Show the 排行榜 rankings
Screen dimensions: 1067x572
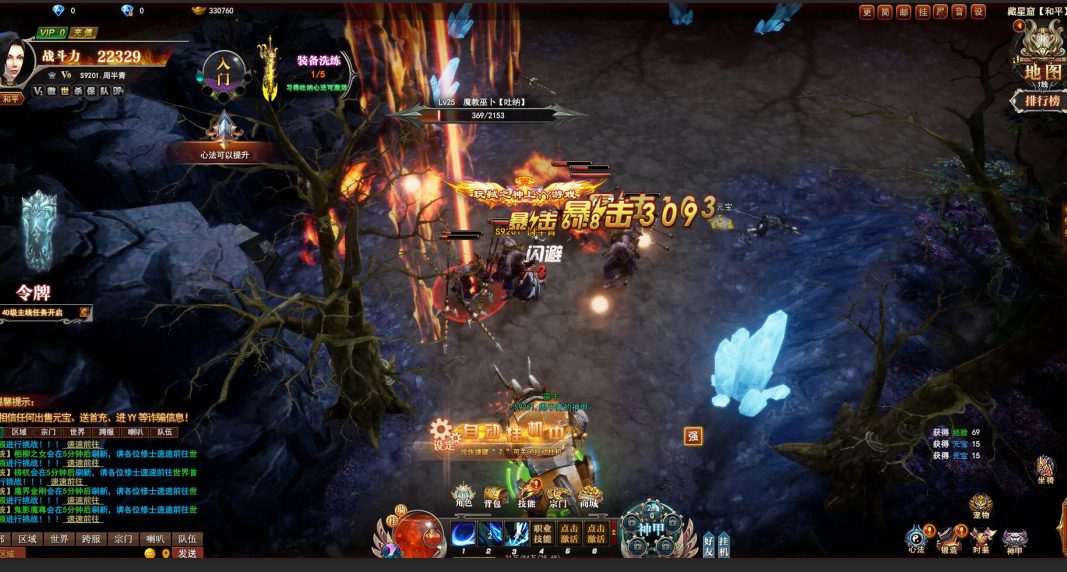[1042, 101]
